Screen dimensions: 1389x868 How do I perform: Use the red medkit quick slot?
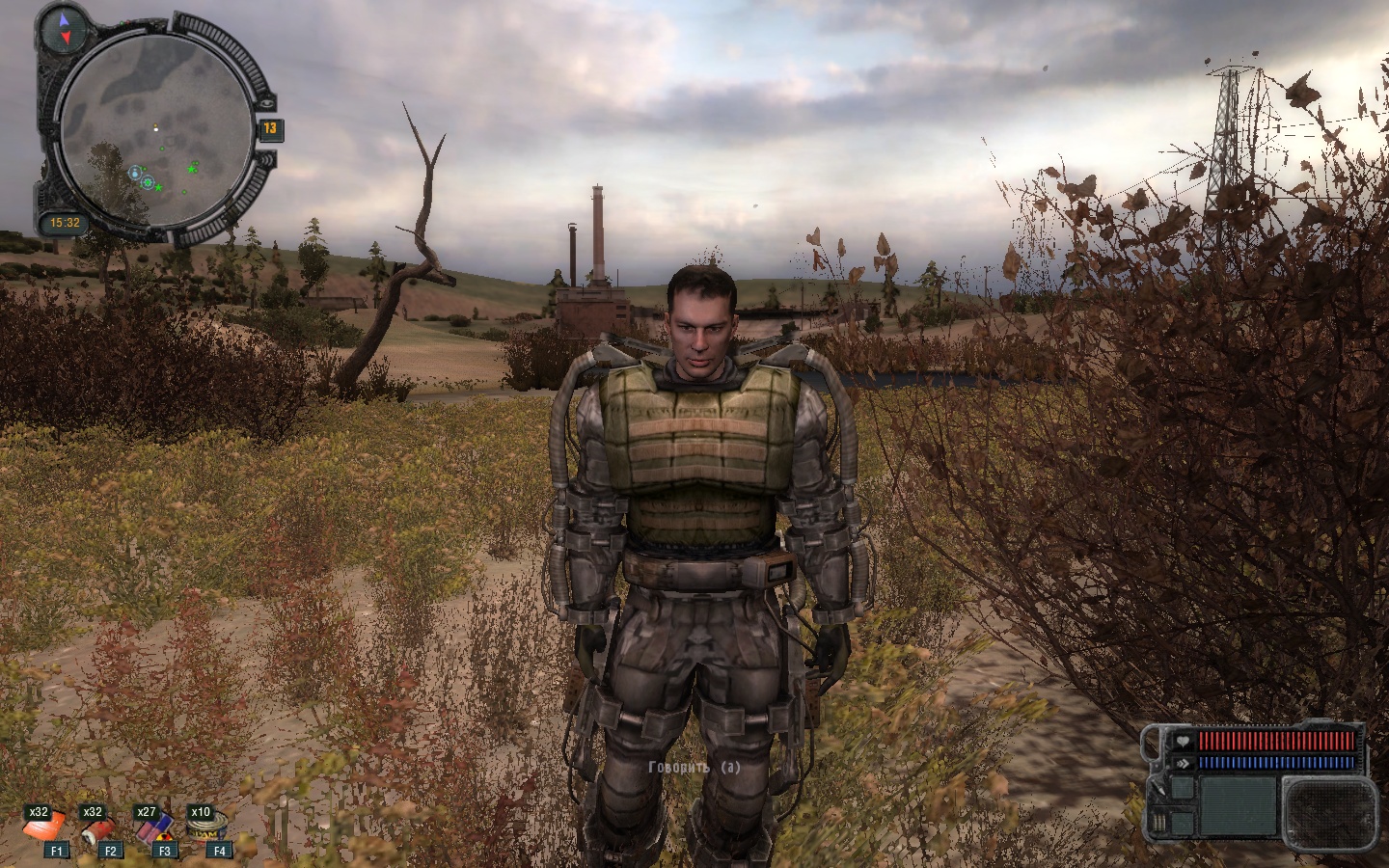coord(97,827)
